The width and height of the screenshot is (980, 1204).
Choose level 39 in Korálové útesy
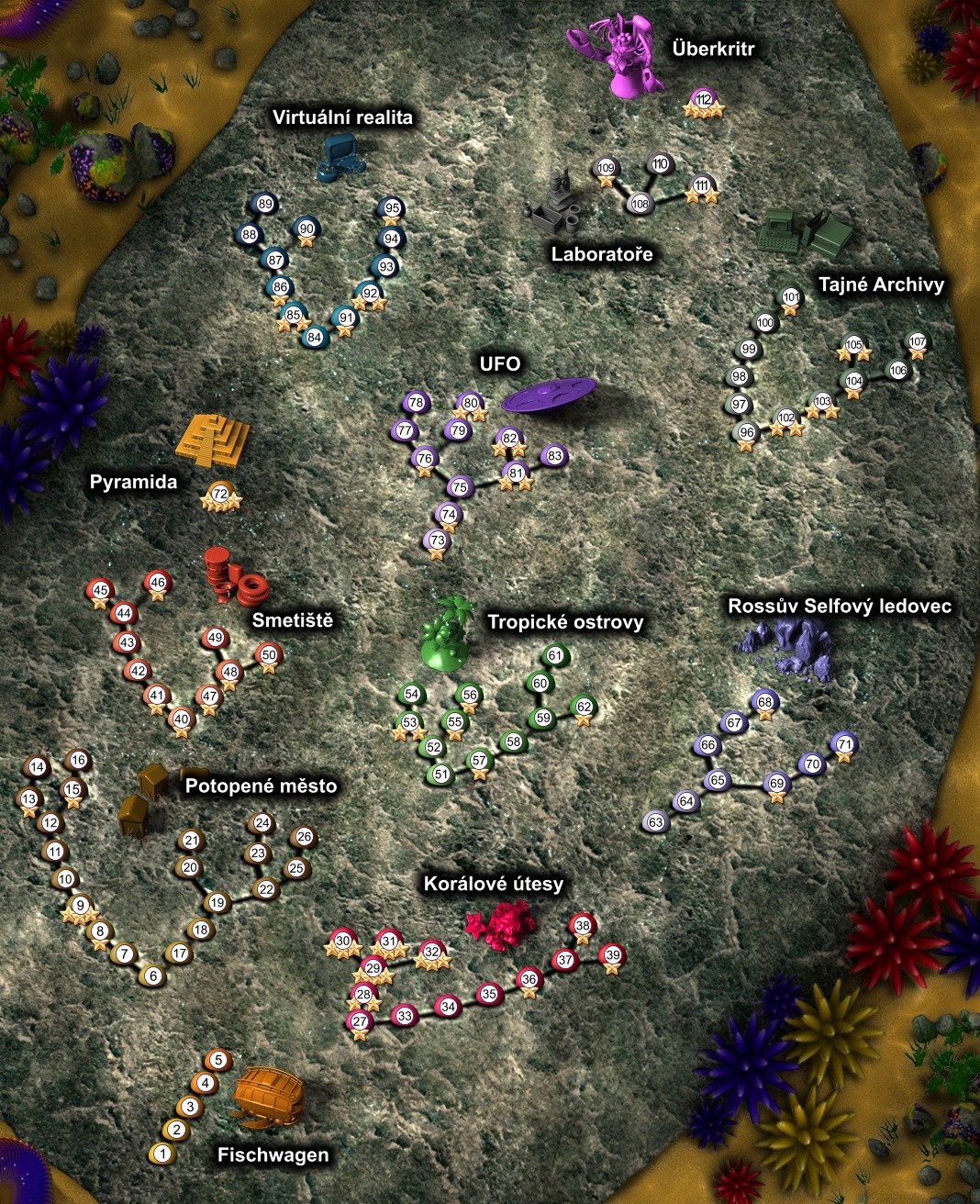[612, 955]
